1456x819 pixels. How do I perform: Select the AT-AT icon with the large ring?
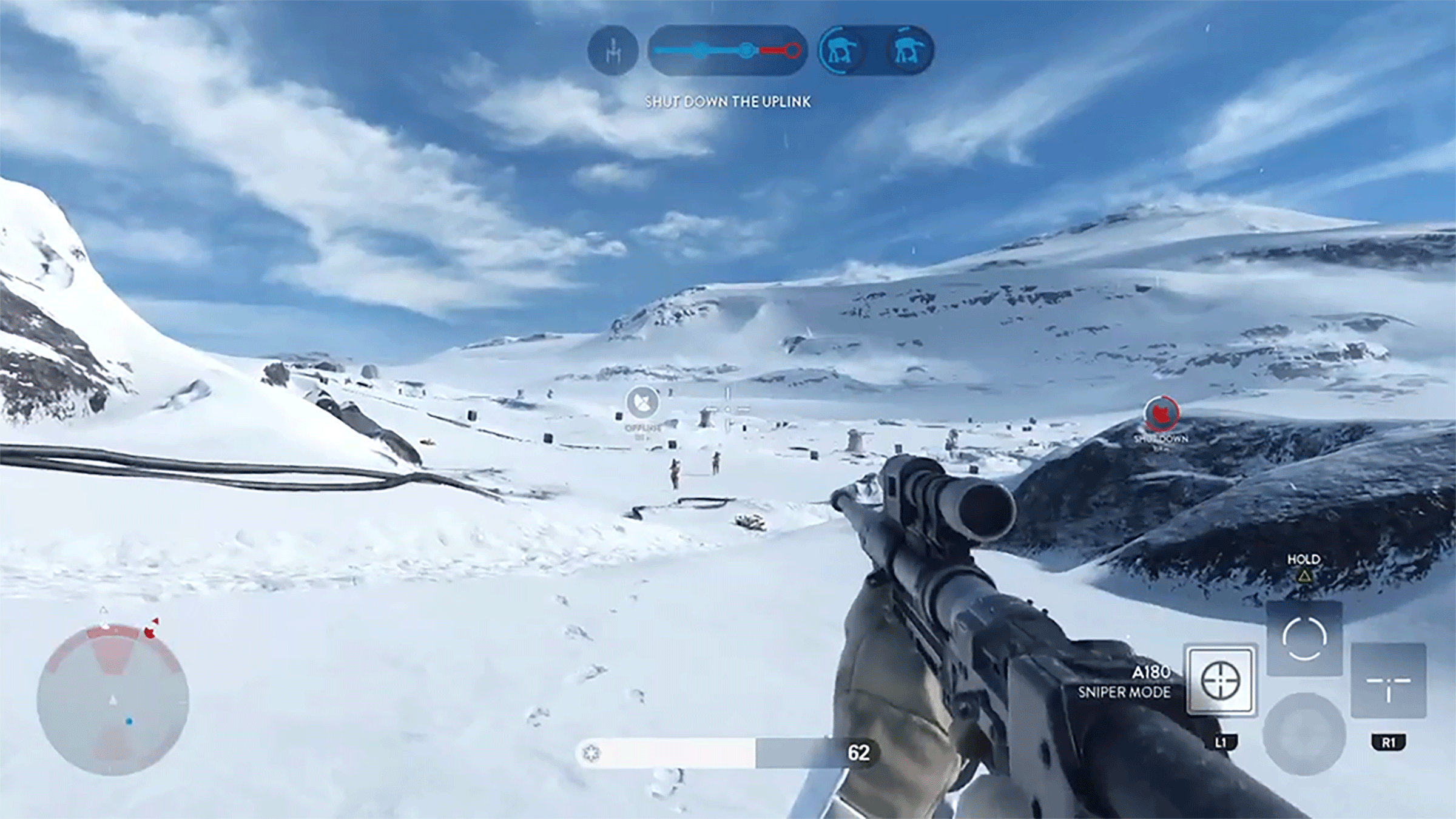(x=843, y=51)
